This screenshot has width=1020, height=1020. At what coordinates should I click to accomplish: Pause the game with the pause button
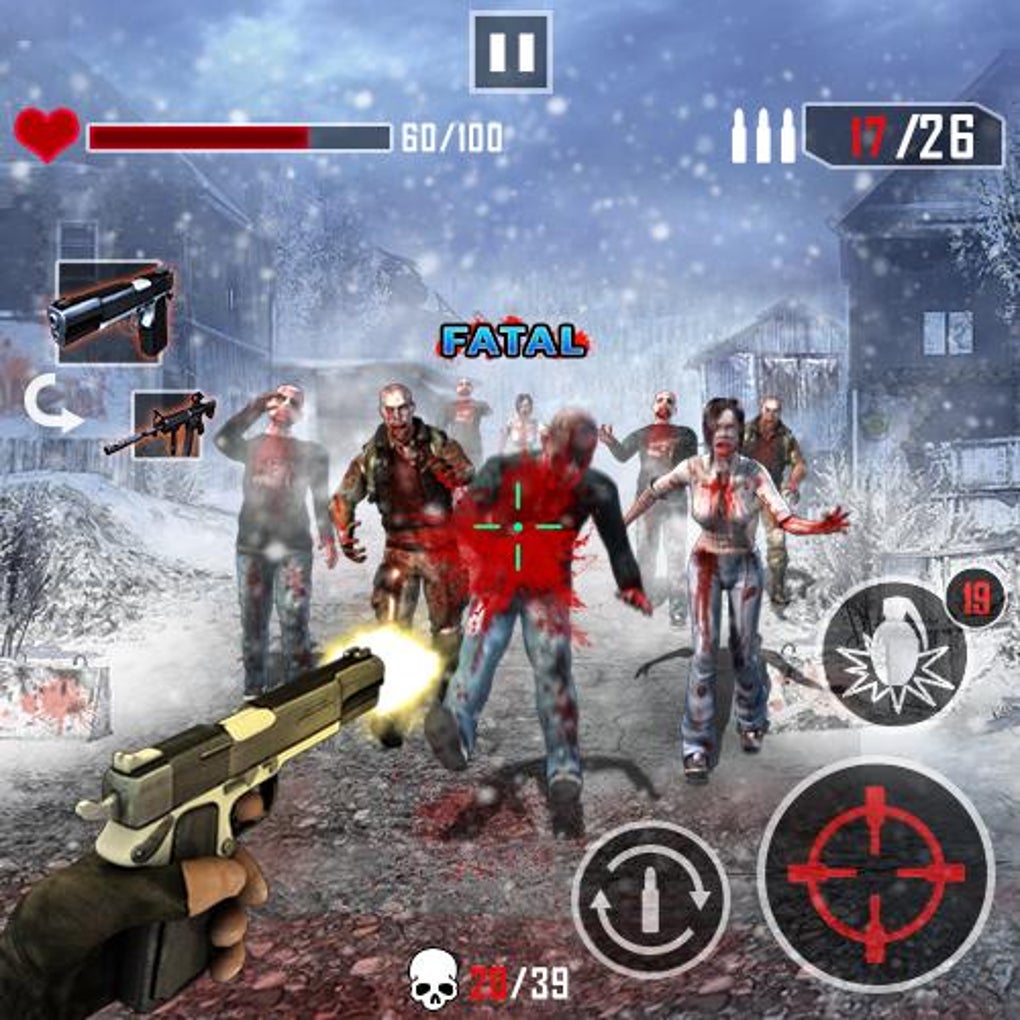511,52
